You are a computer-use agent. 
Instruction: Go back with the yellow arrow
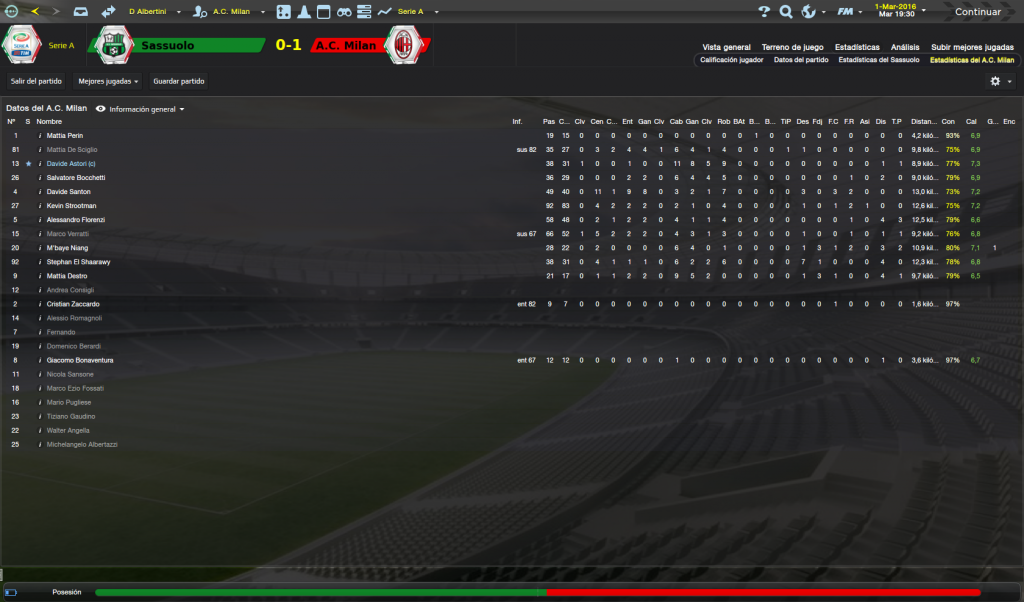tap(35, 12)
